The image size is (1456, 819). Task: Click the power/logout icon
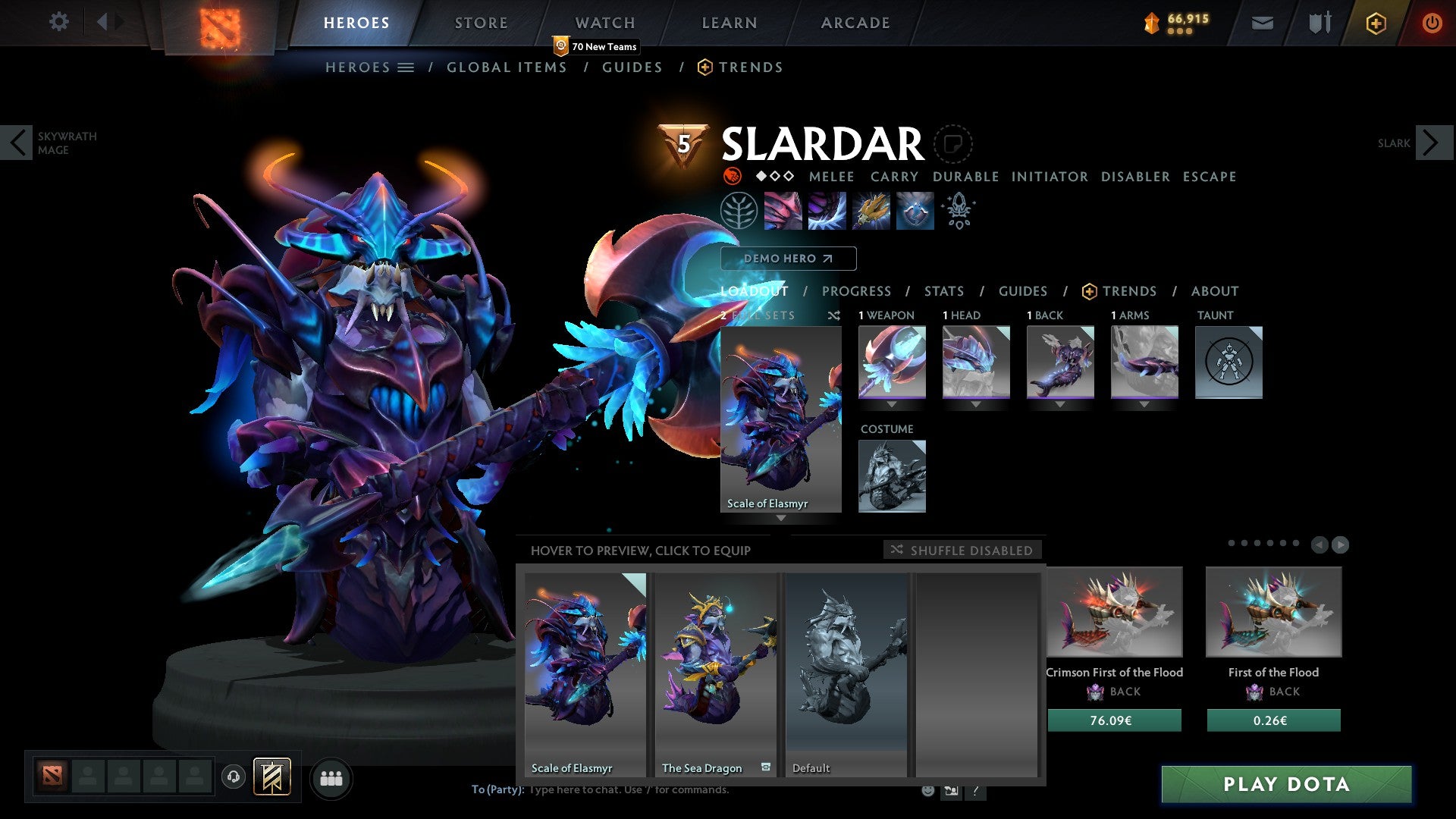(x=1432, y=23)
